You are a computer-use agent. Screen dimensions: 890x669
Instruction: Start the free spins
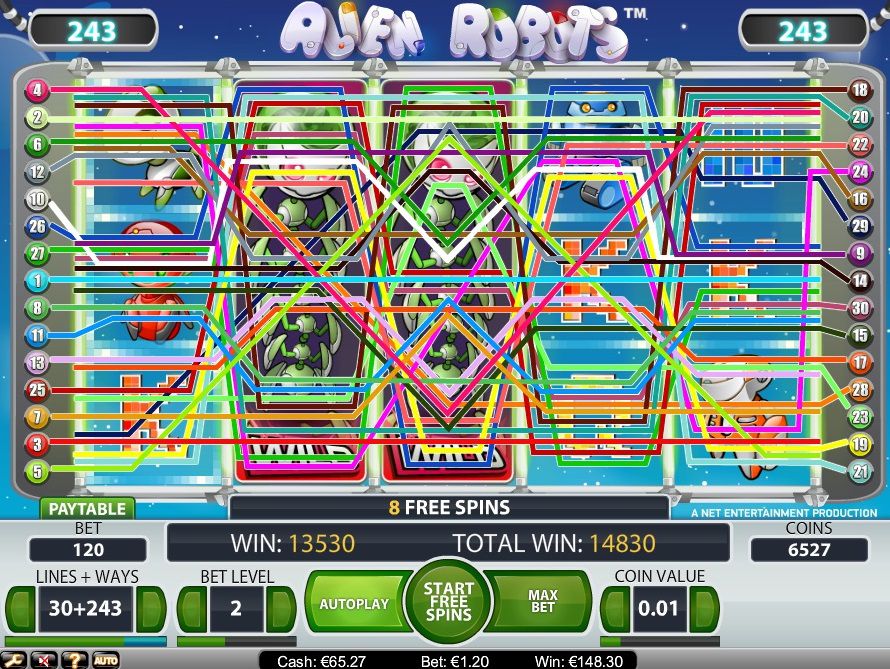[447, 604]
